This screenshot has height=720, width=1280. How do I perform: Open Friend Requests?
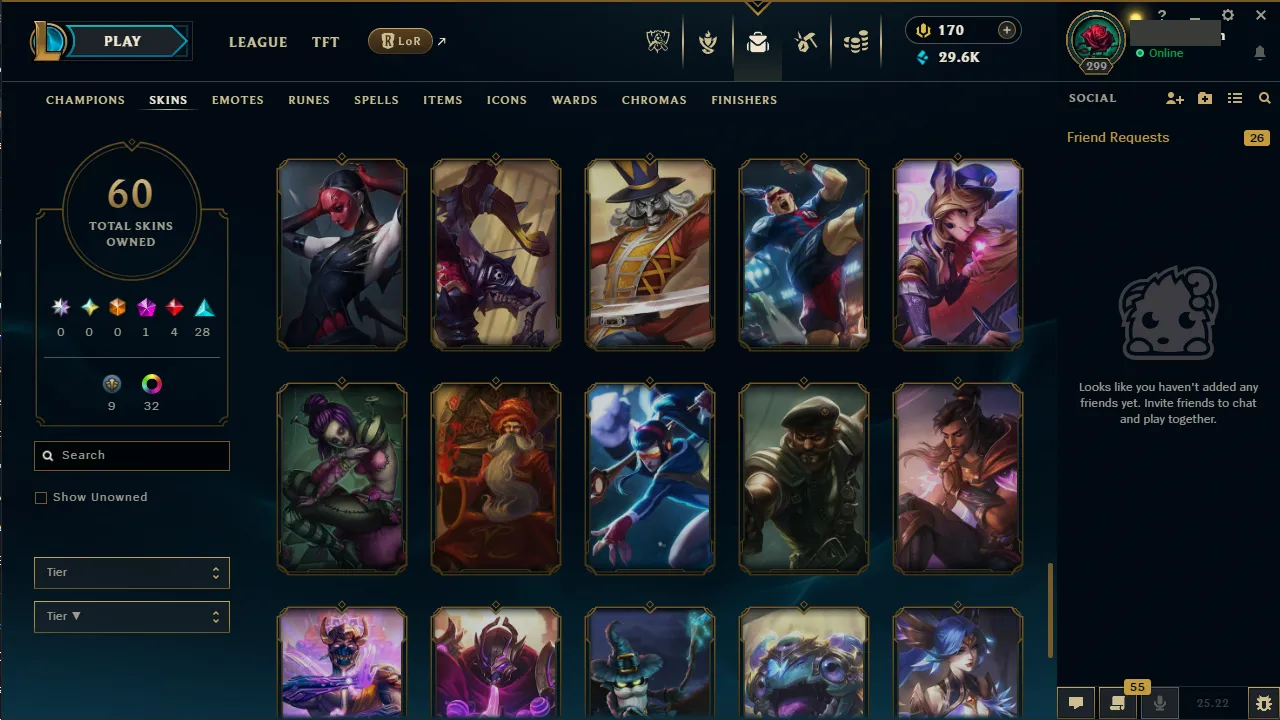[1117, 137]
